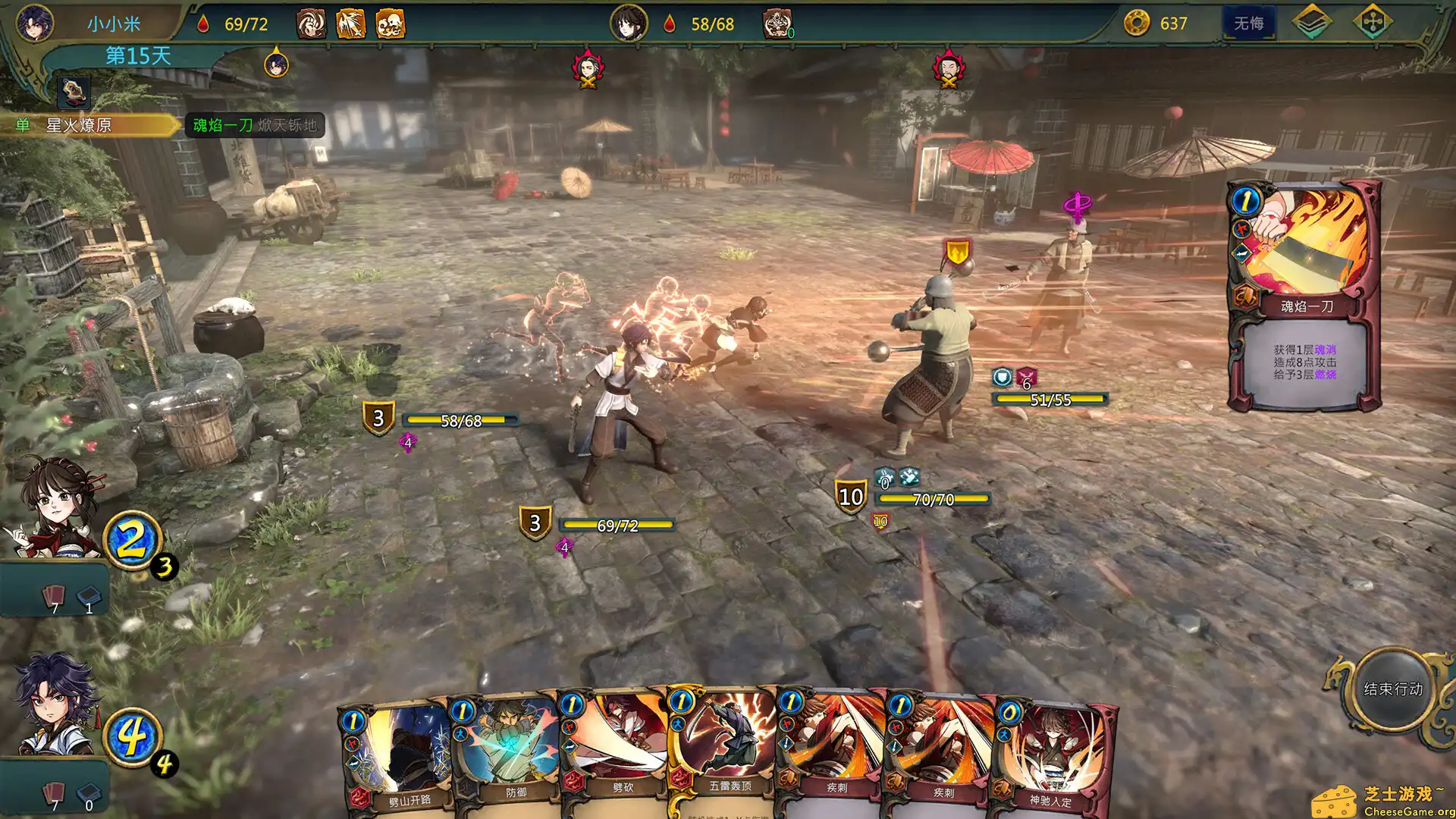The width and height of the screenshot is (1456, 819).
Task: Click the 第15天 day label
Action: pyautogui.click(x=136, y=54)
